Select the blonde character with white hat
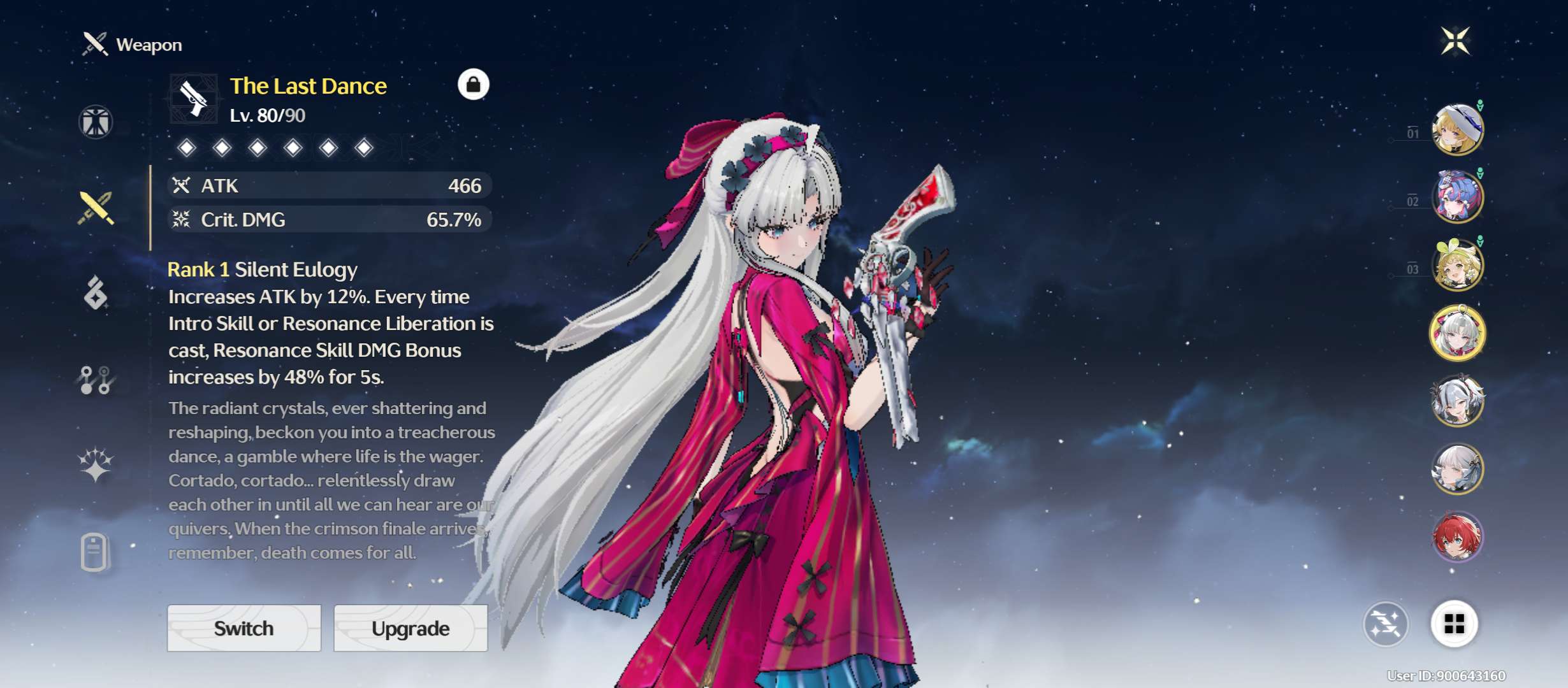 1458,130
